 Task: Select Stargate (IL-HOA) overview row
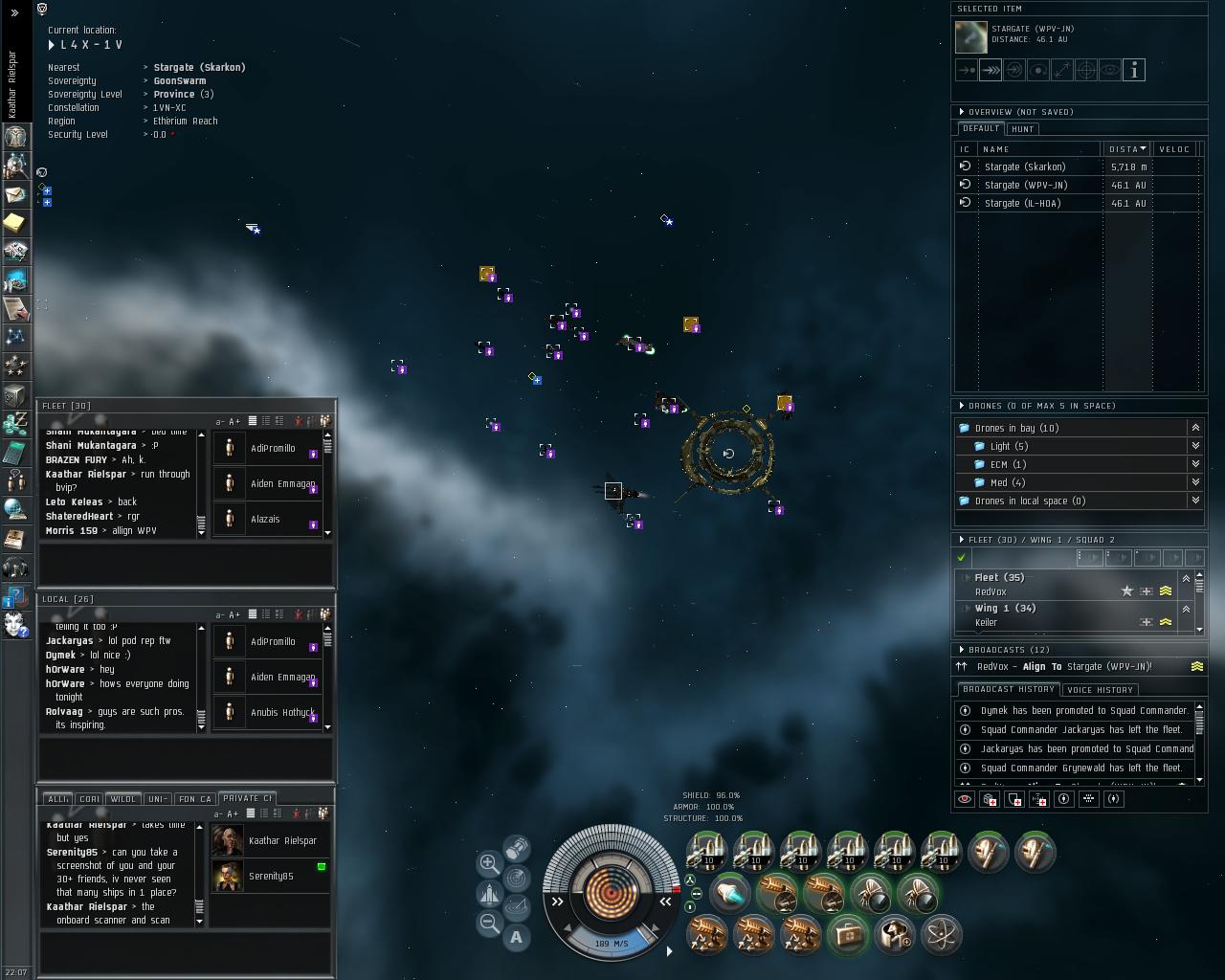coord(1023,203)
